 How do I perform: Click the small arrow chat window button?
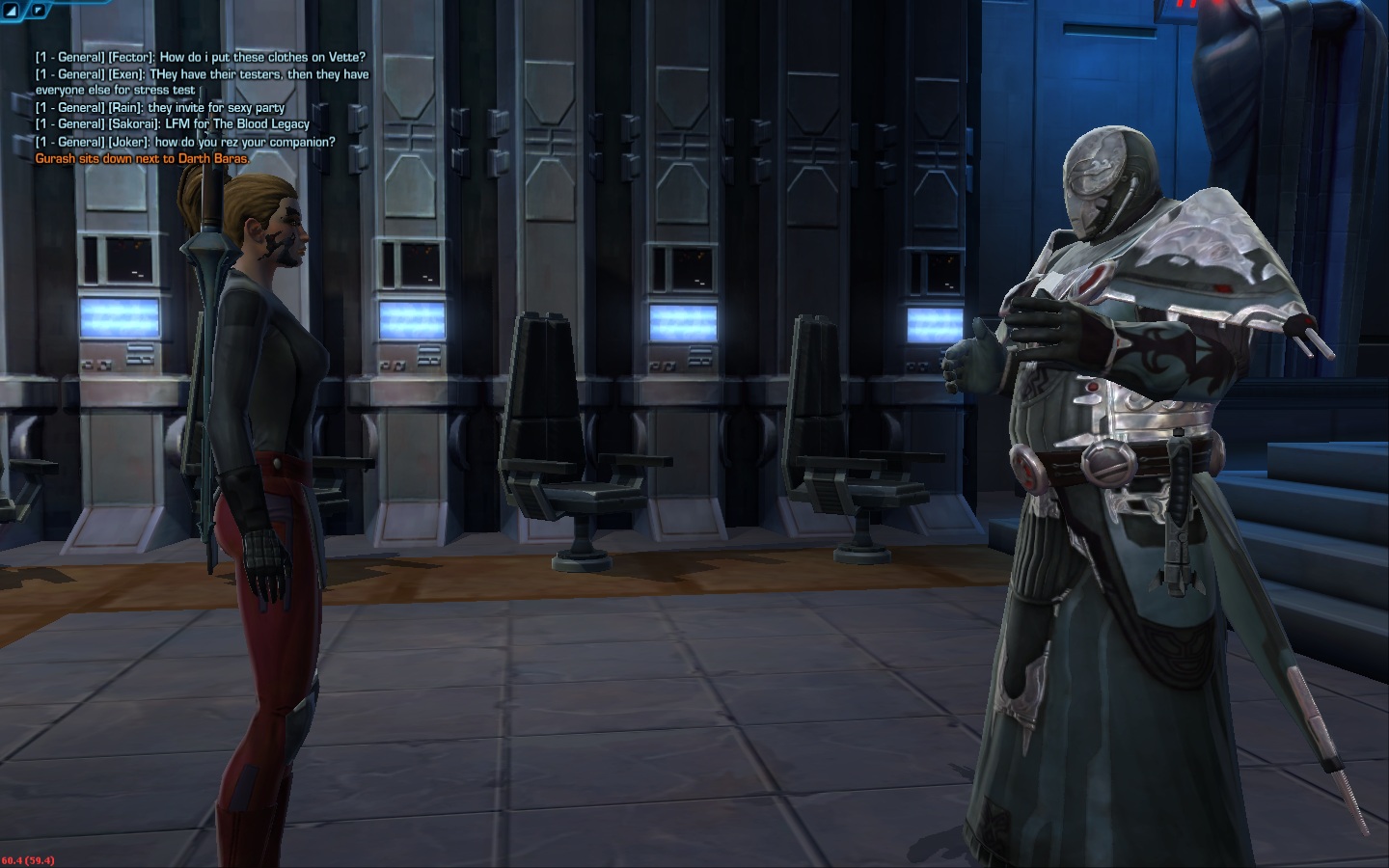(x=38, y=11)
